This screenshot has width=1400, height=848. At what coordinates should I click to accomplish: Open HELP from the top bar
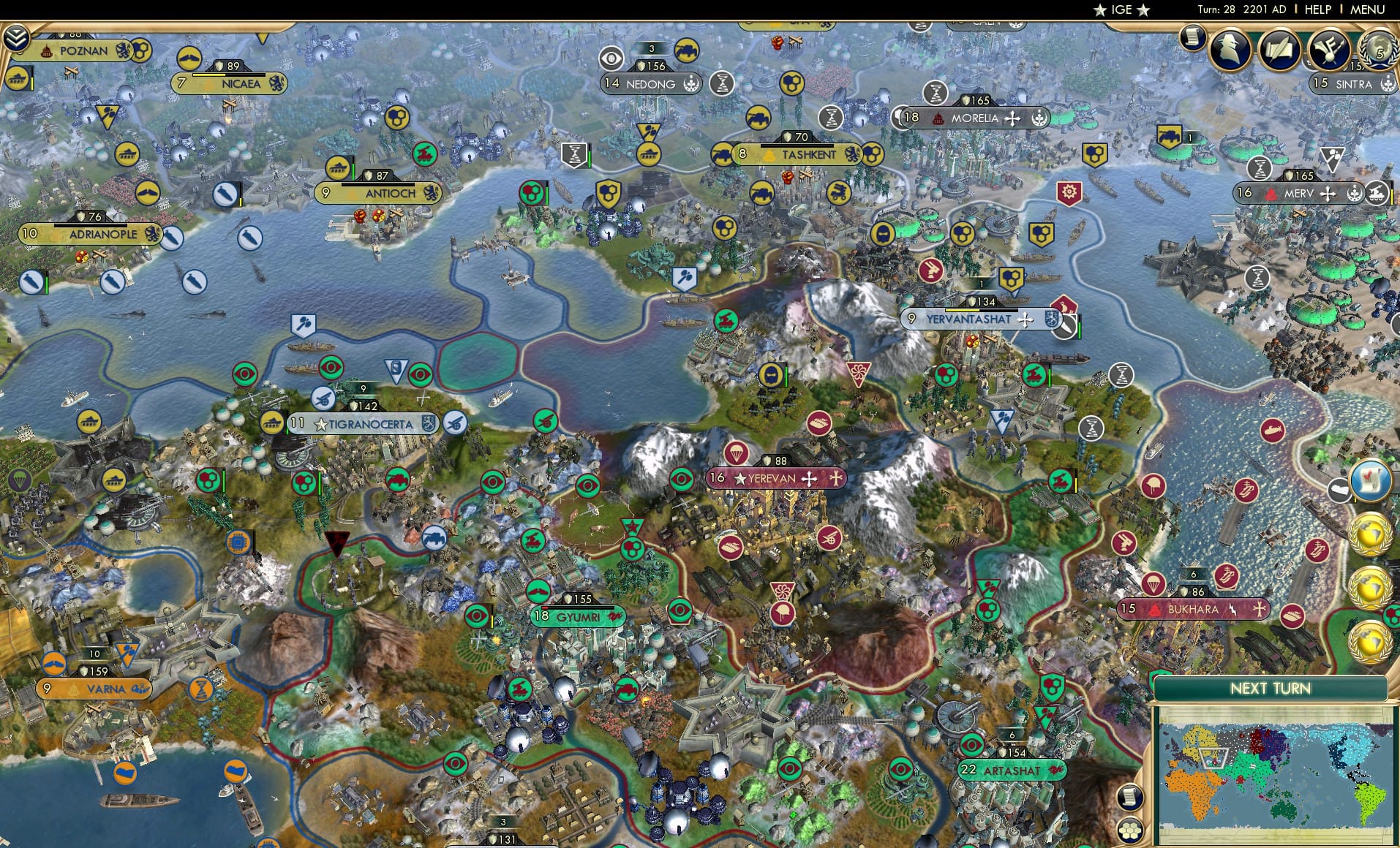pos(1317,10)
